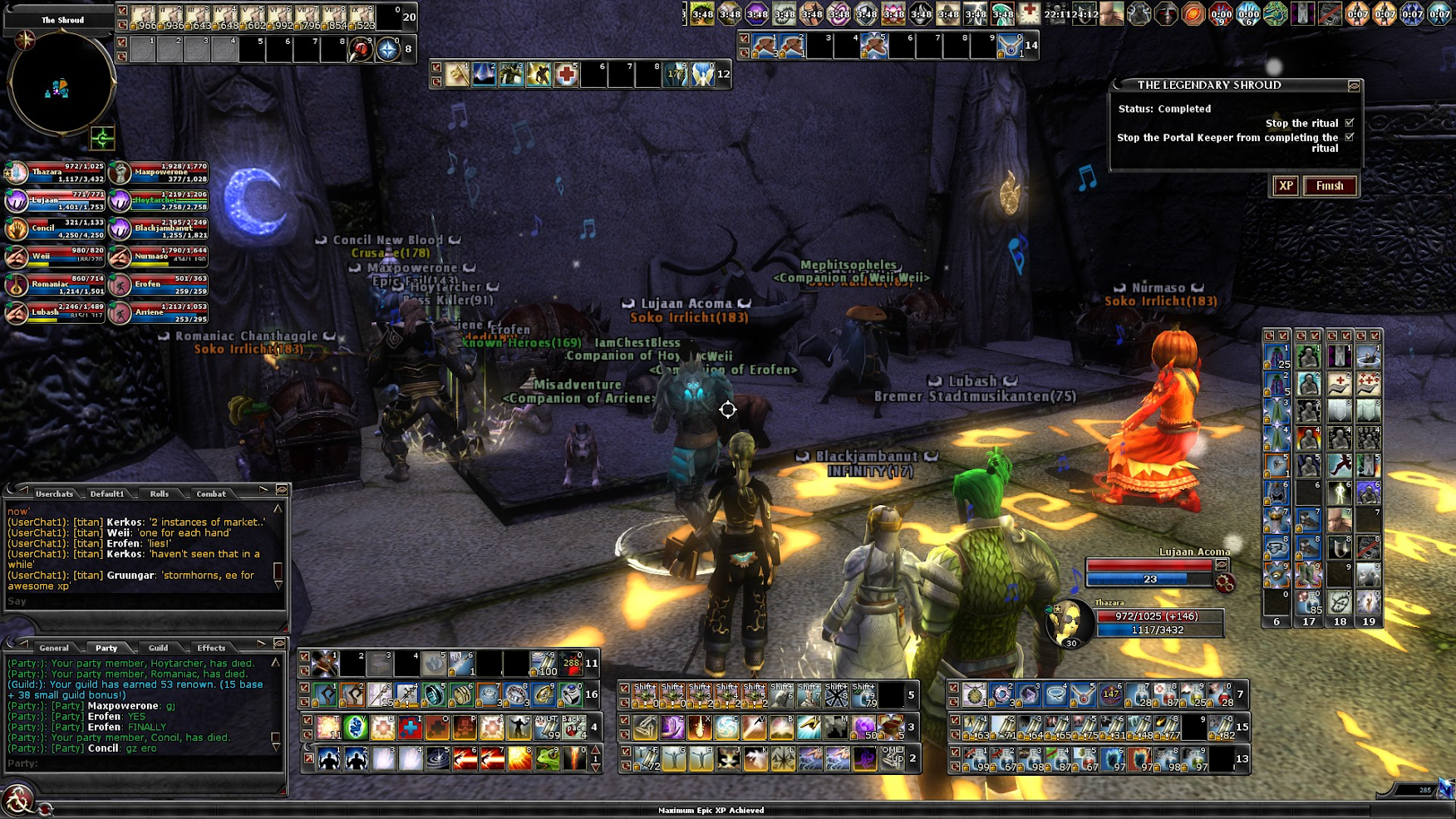
Task: Choose Romaniac in the party list
Action: click(55, 285)
